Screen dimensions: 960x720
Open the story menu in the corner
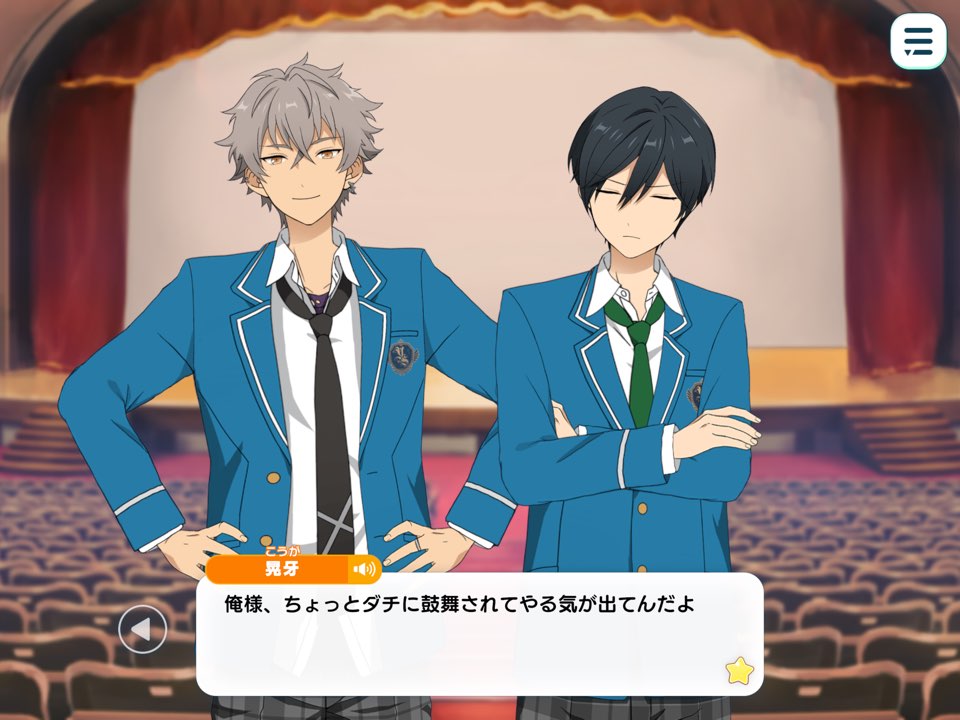point(918,42)
